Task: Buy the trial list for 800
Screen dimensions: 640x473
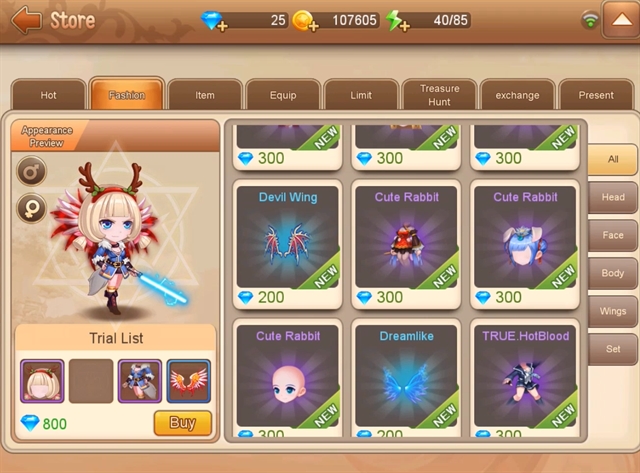Action: tap(182, 423)
